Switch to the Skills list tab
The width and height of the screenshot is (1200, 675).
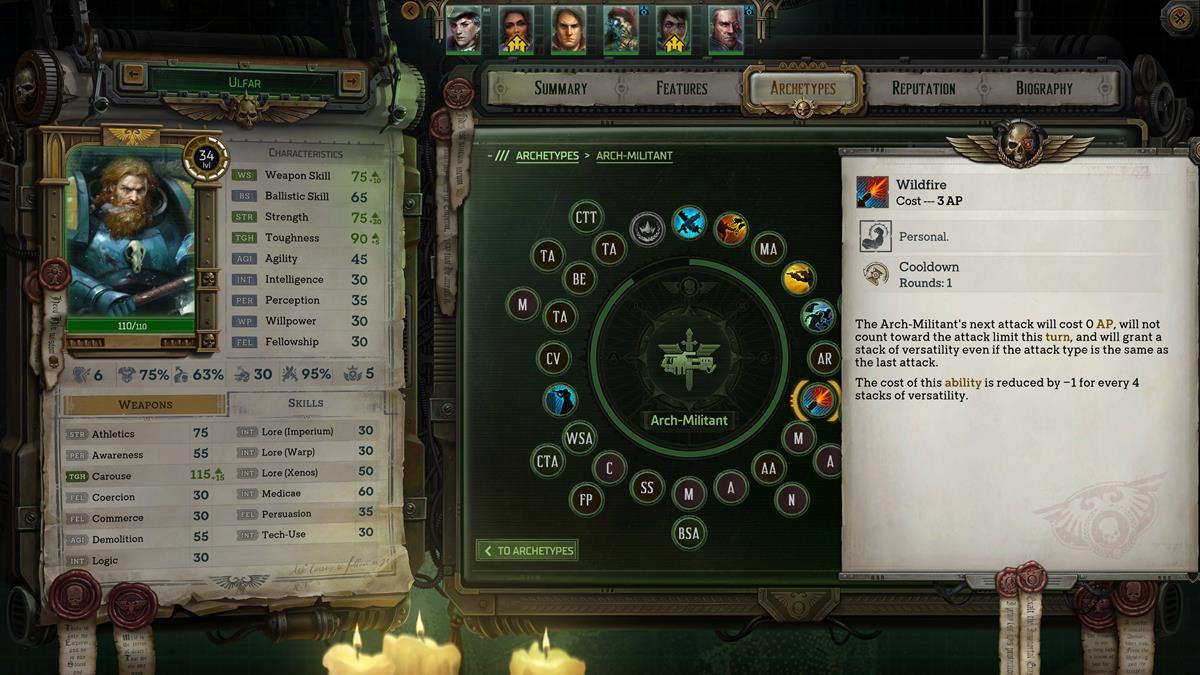[305, 403]
